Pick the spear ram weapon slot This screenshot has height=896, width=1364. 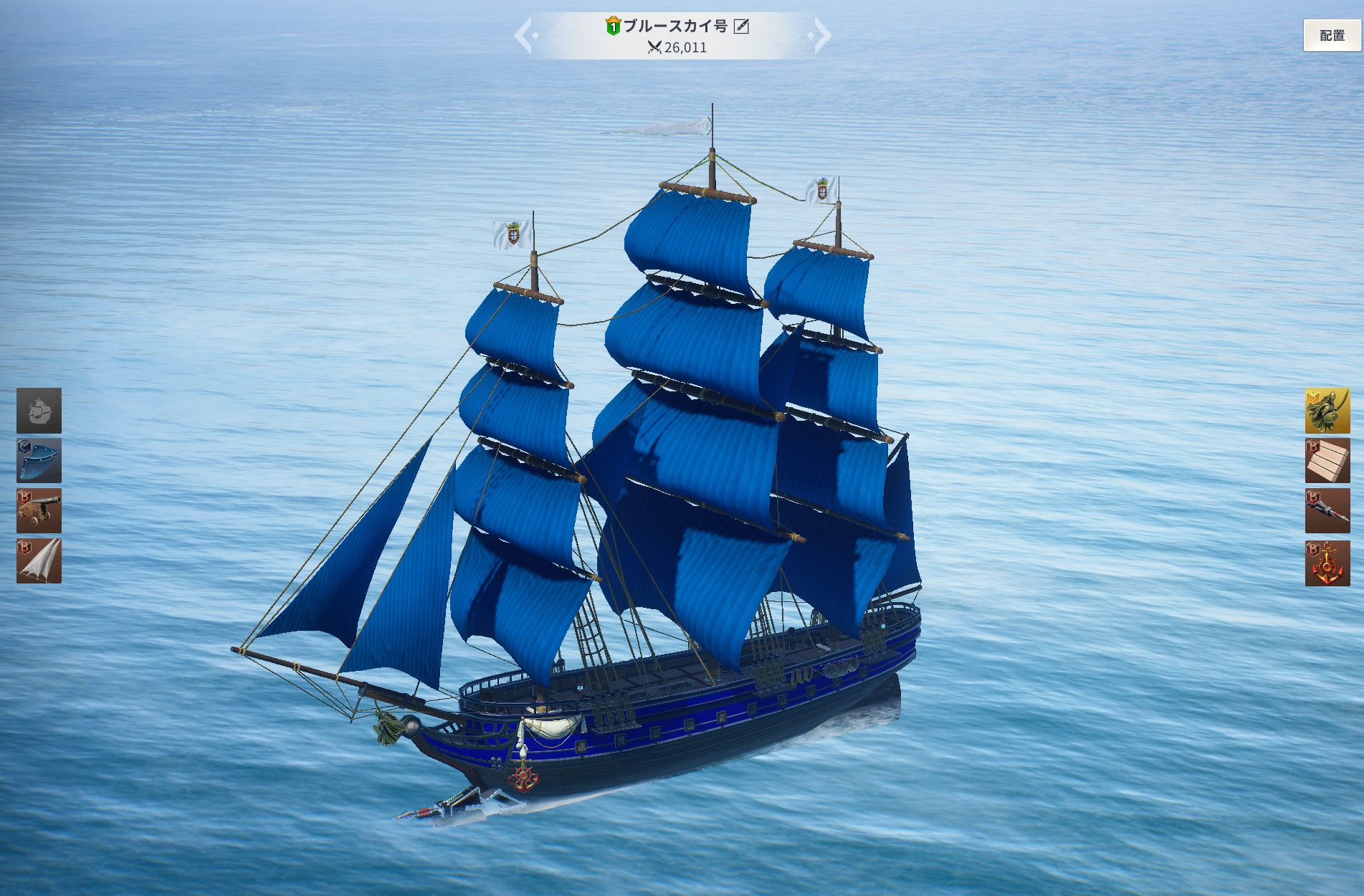[x=1327, y=511]
